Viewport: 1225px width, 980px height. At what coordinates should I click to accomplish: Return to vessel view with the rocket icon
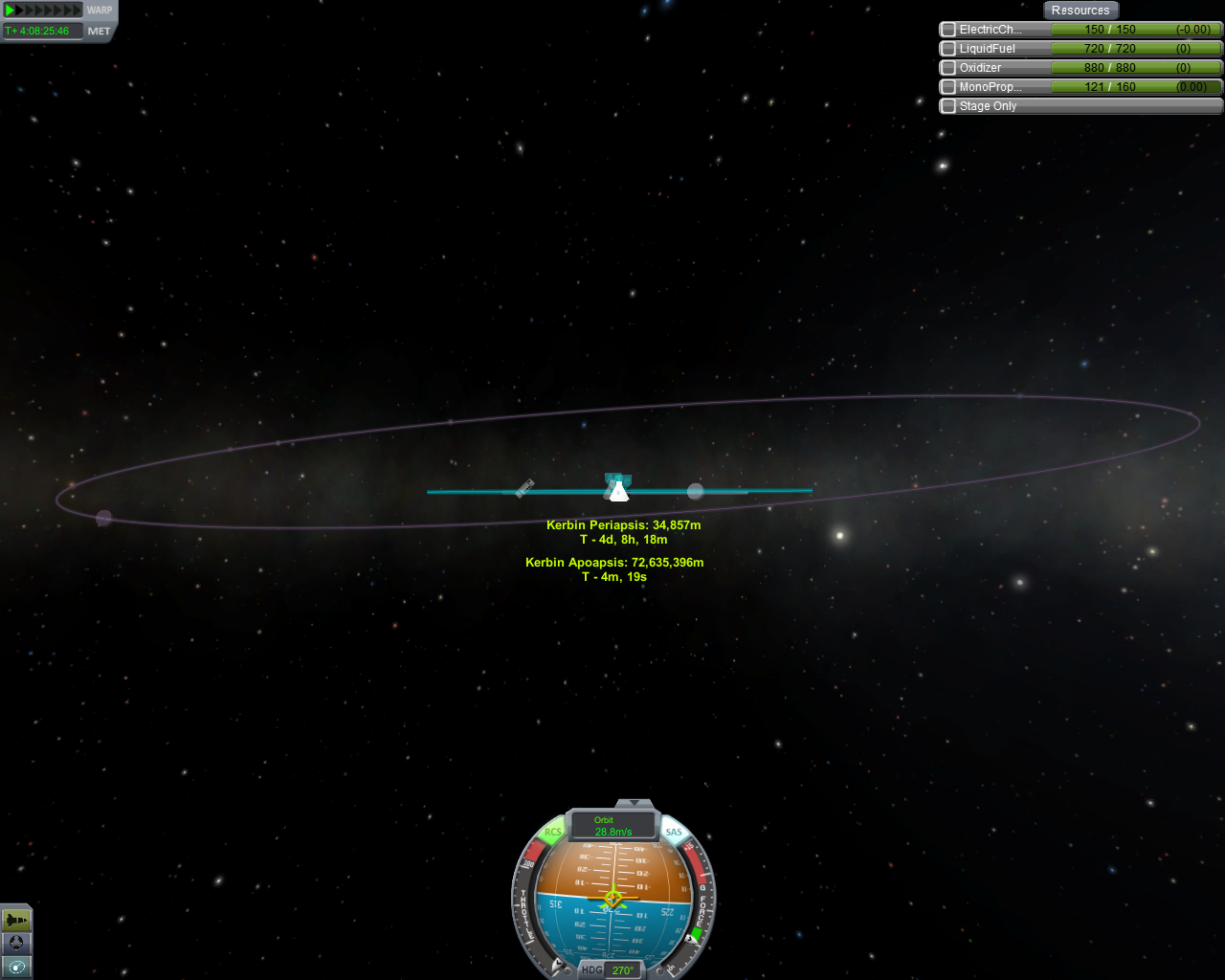tap(16, 921)
